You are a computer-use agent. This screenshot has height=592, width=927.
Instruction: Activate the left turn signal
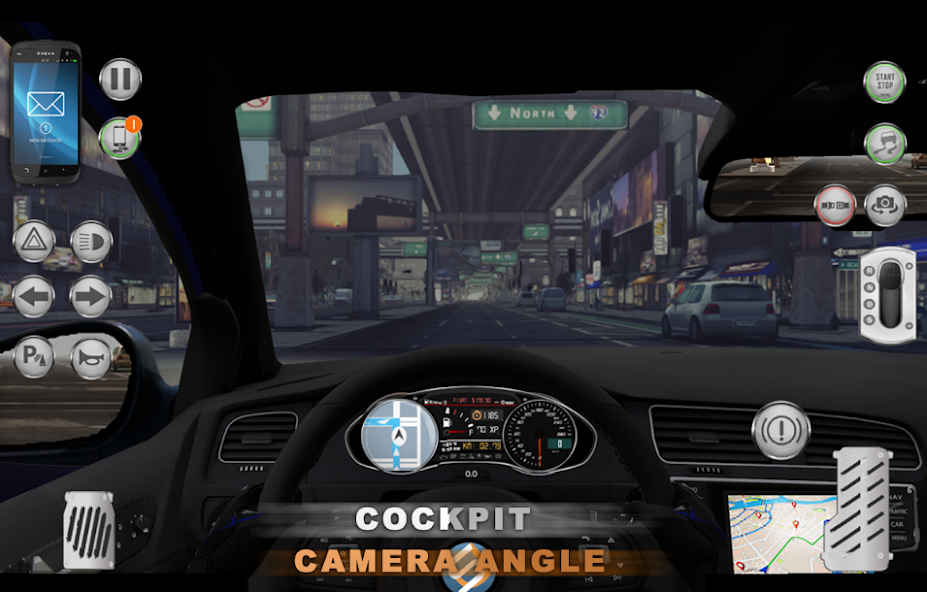(34, 297)
